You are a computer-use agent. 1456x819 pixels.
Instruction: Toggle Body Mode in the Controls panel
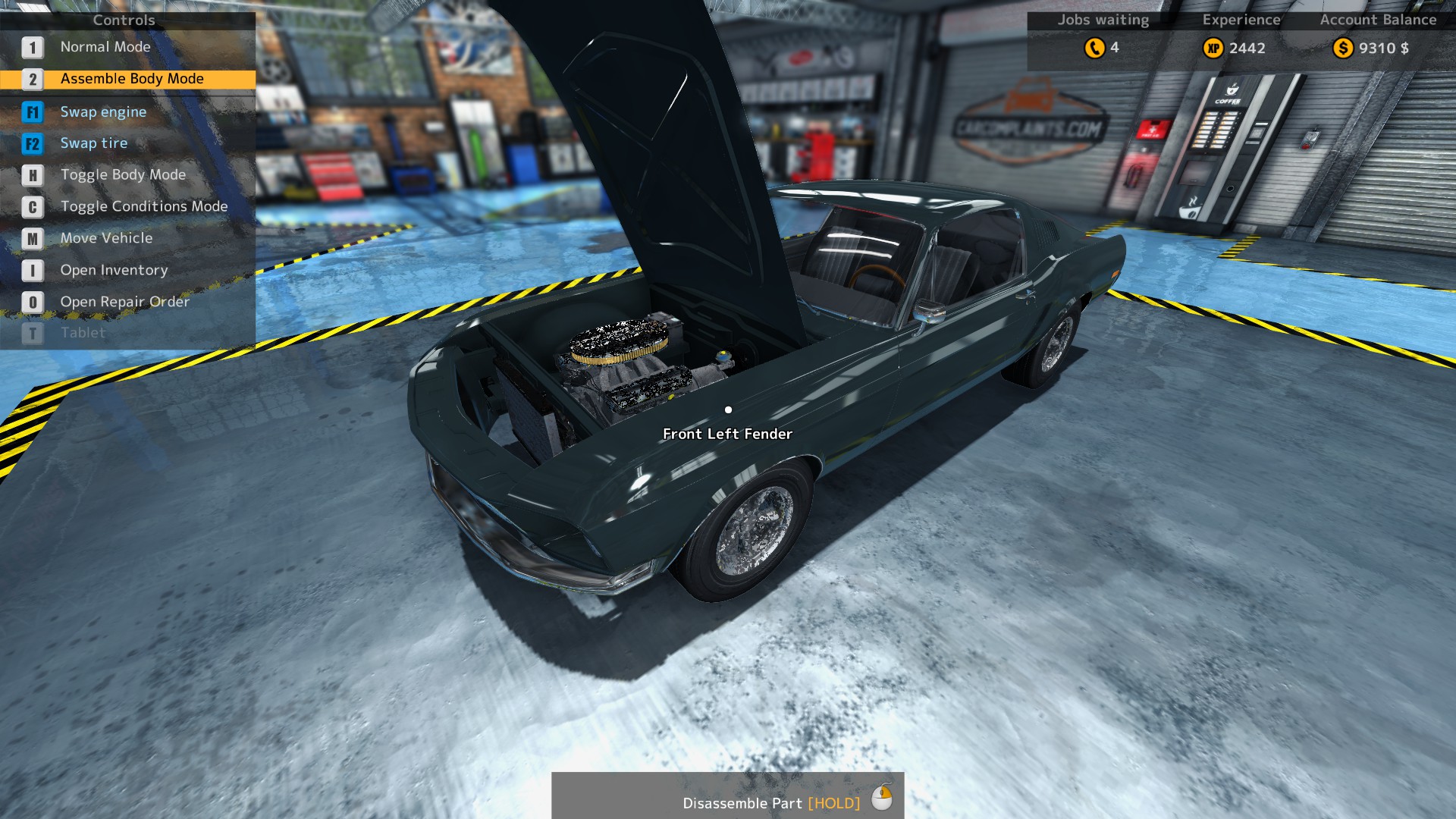click(123, 174)
